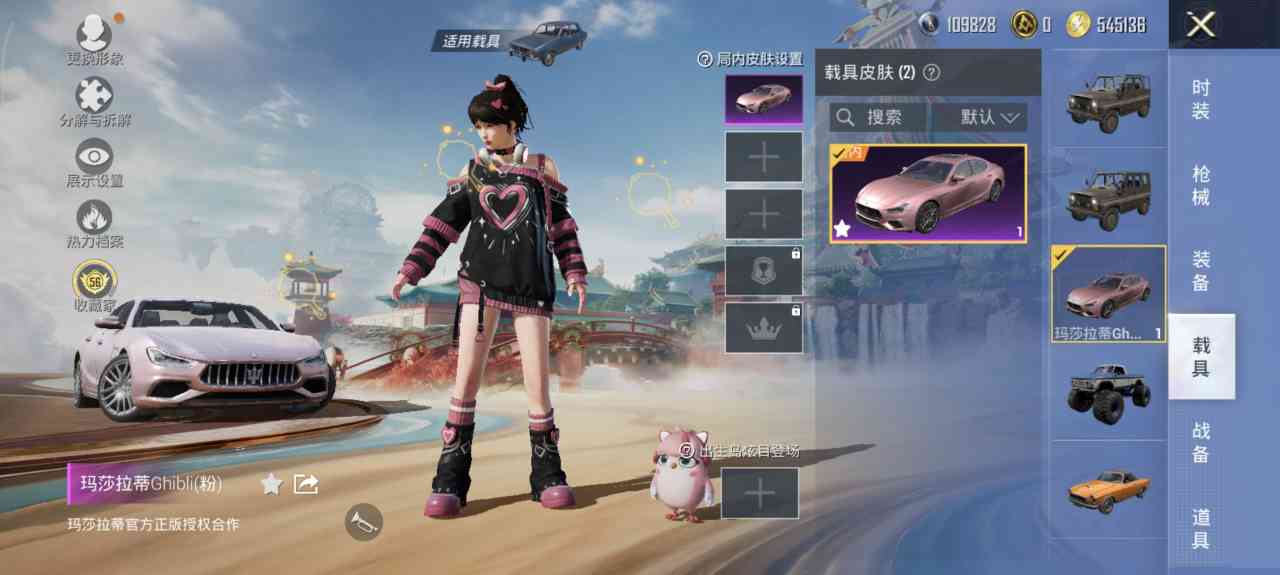Screen dimensions: 1280x575
Task: Open the 道具 items tab
Action: 1201,528
